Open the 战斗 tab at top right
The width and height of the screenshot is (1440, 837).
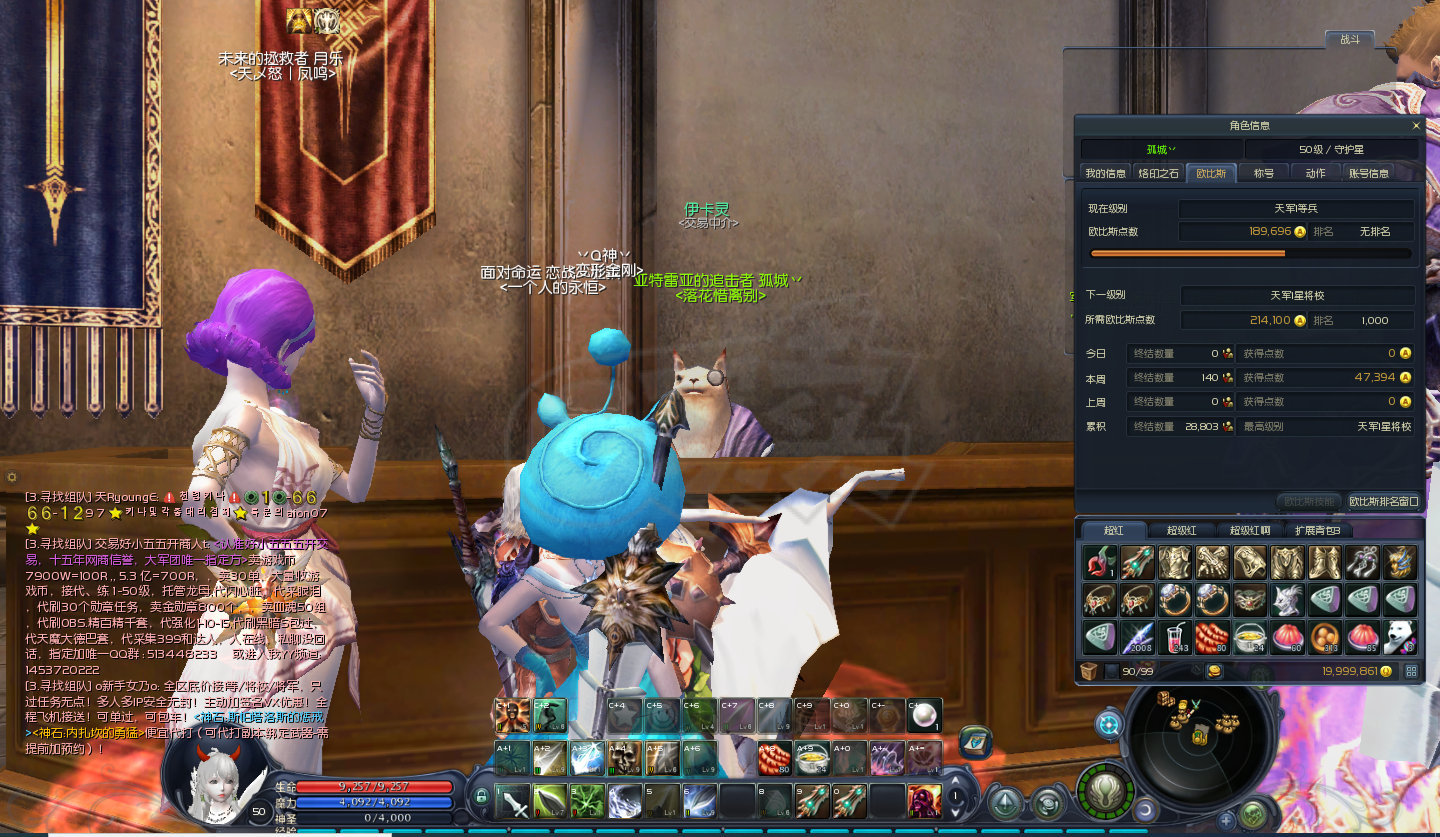(1350, 39)
